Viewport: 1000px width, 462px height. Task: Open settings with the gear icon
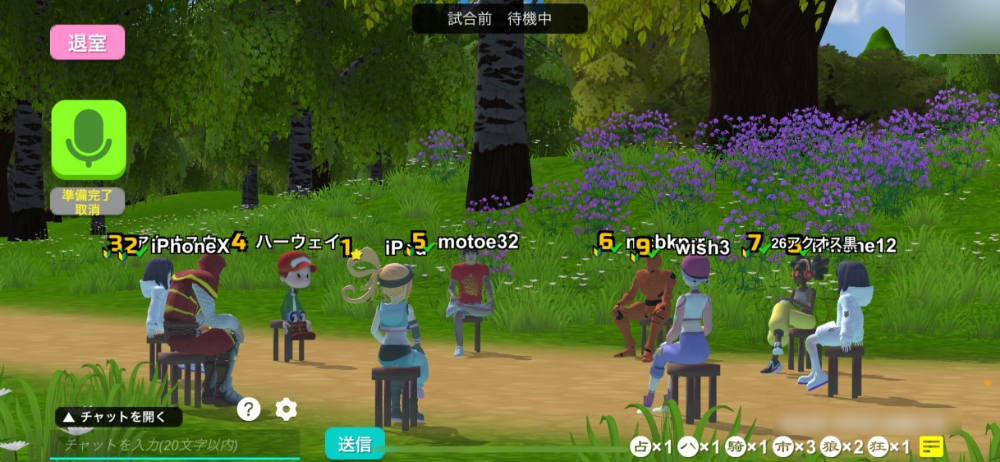click(286, 408)
